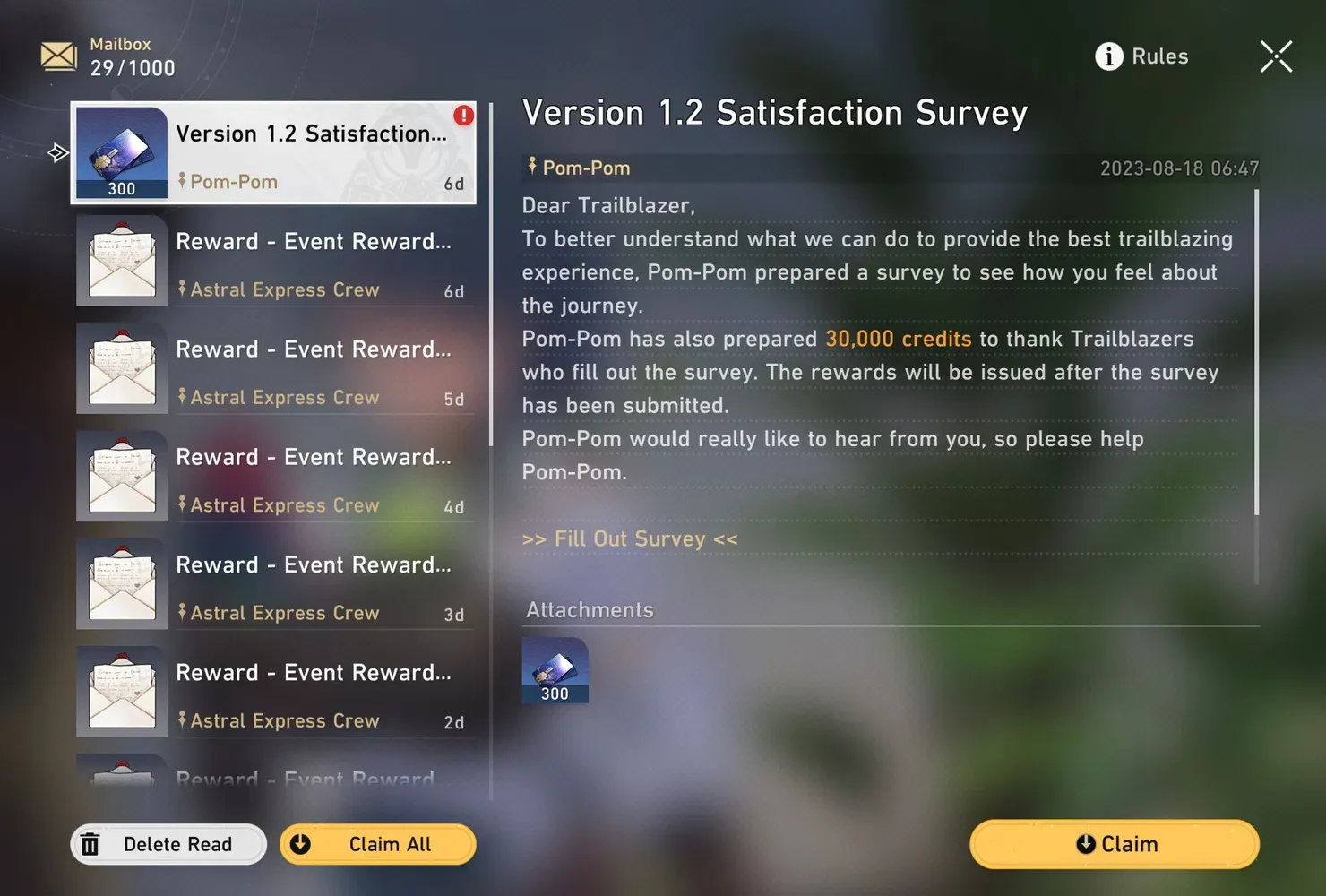This screenshot has height=896, width=1326.
Task: Click the red alert badge on the survey mail
Action: click(x=462, y=116)
